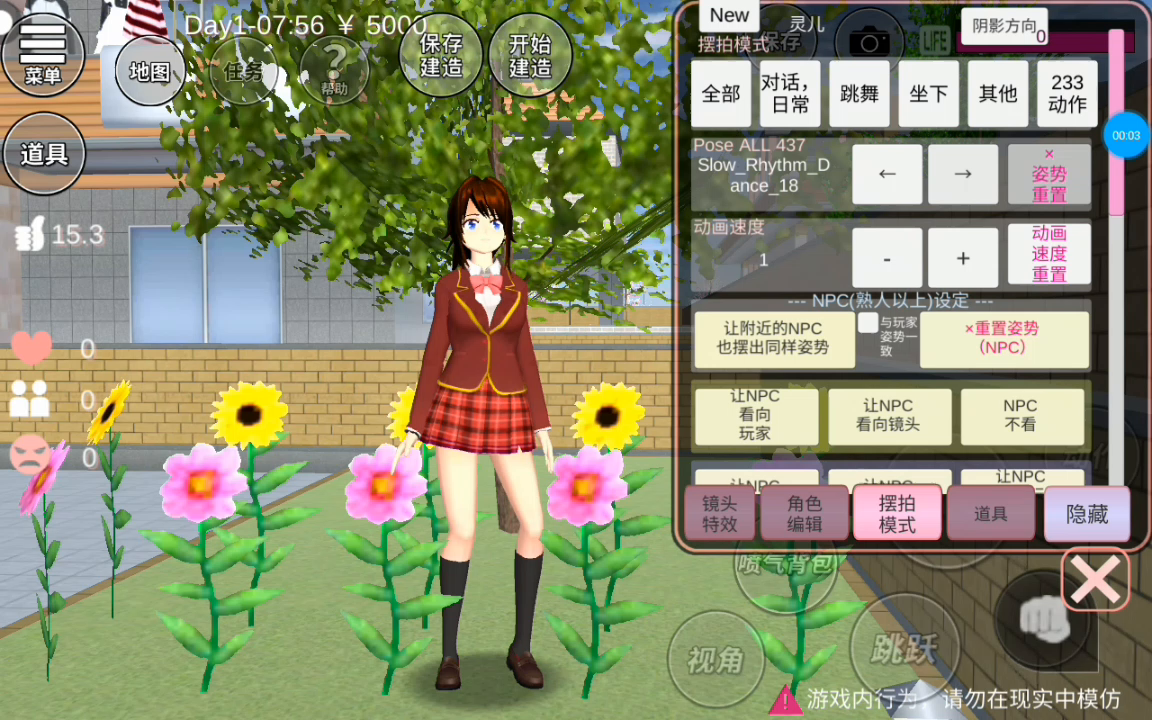Select the 全部 pose category

click(x=721, y=94)
